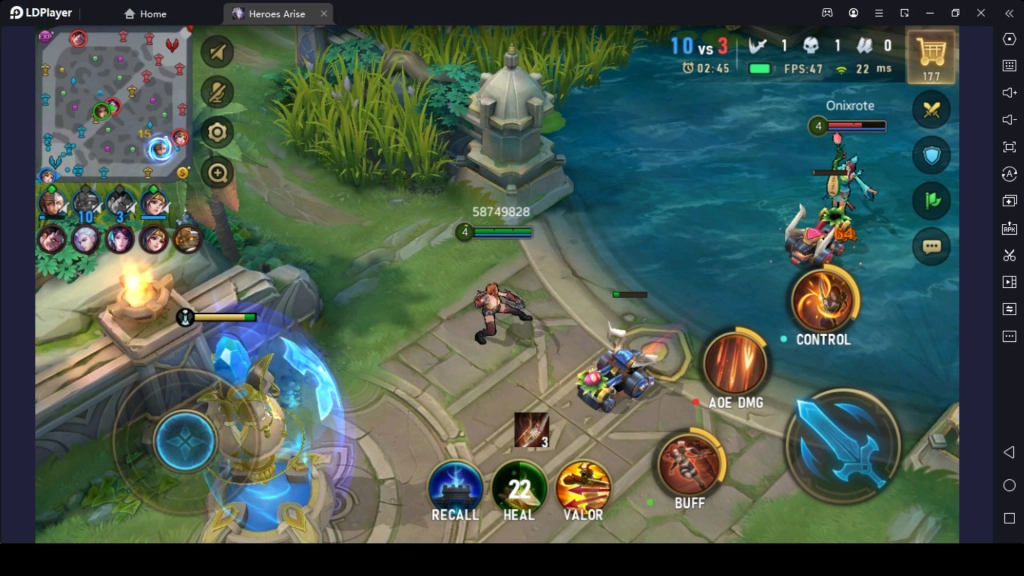Use the basic sword attack button
The width and height of the screenshot is (1024, 576).
click(842, 443)
